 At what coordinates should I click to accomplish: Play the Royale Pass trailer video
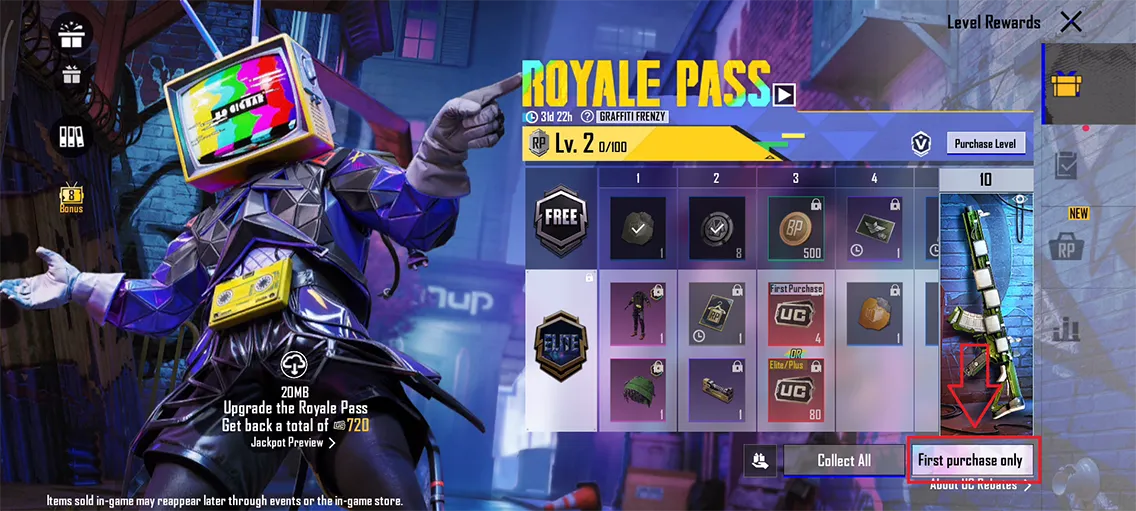784,93
